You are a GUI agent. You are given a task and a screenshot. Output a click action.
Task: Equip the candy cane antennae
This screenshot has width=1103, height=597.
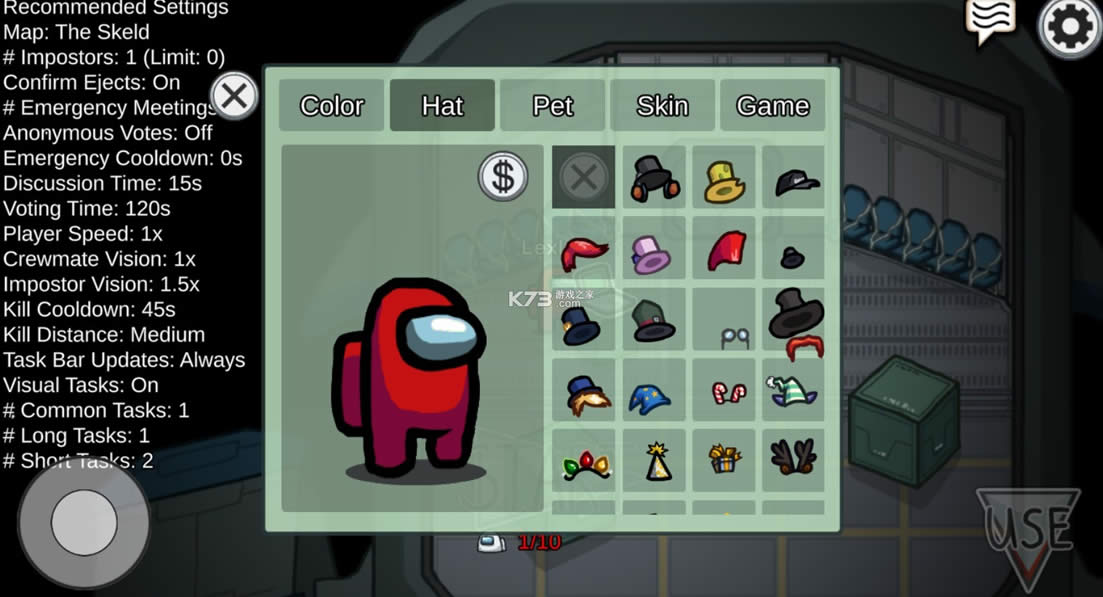point(724,392)
